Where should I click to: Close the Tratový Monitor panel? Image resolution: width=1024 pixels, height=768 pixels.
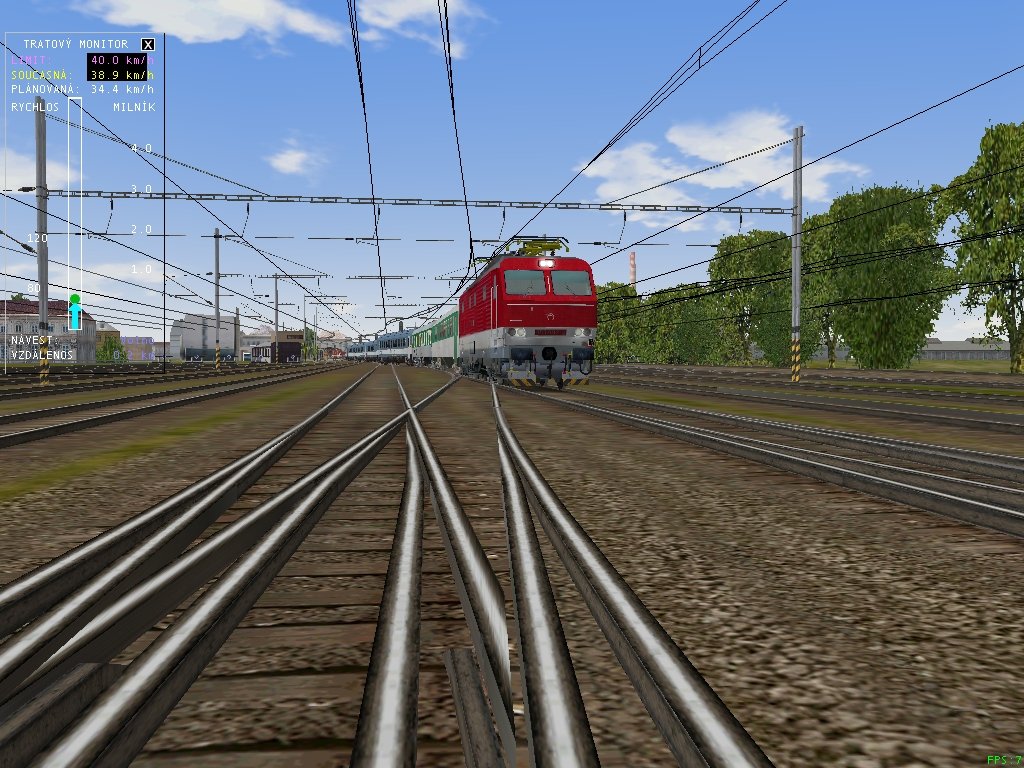coord(148,44)
